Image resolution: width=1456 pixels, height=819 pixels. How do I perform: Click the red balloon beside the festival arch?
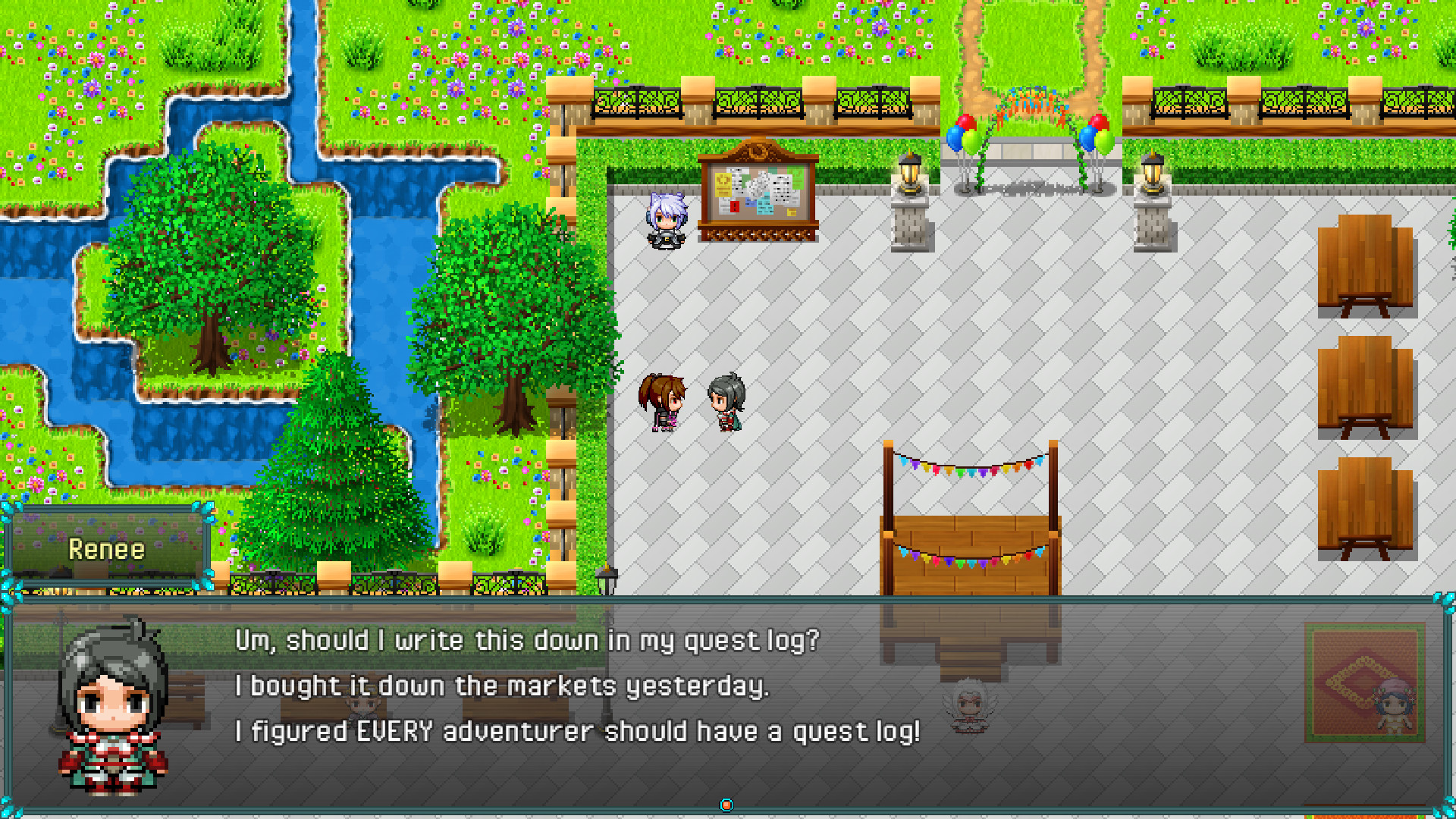[967, 122]
